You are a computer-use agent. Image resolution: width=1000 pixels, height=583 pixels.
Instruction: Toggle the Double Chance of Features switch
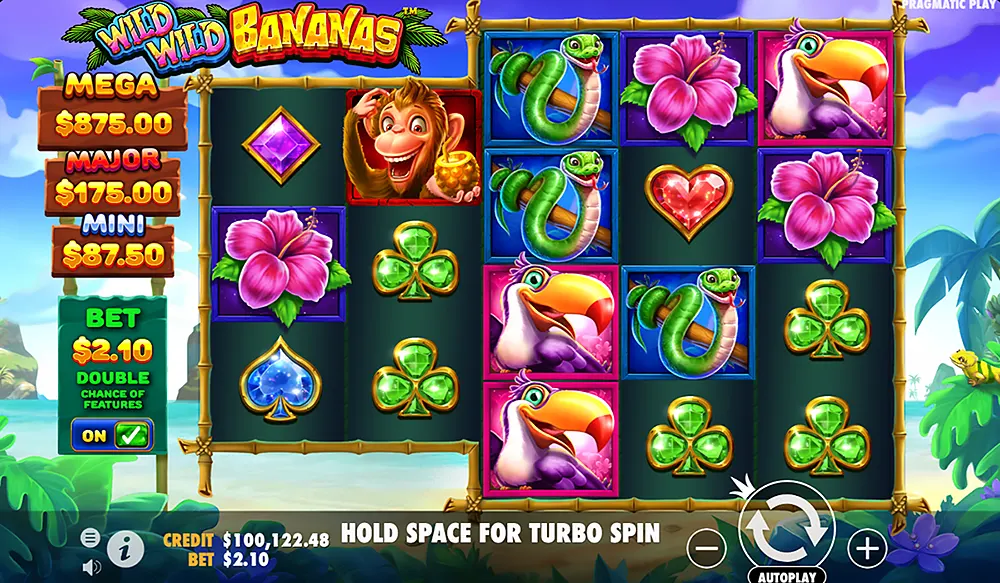pyautogui.click(x=113, y=435)
